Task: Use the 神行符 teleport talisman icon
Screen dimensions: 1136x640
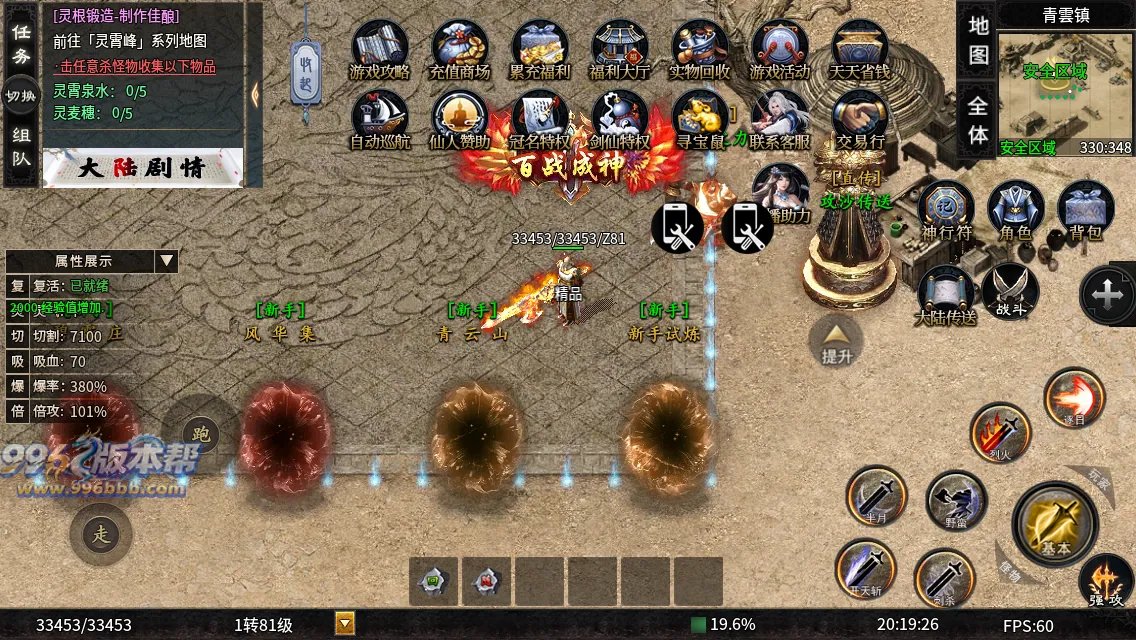Action: pyautogui.click(x=946, y=210)
